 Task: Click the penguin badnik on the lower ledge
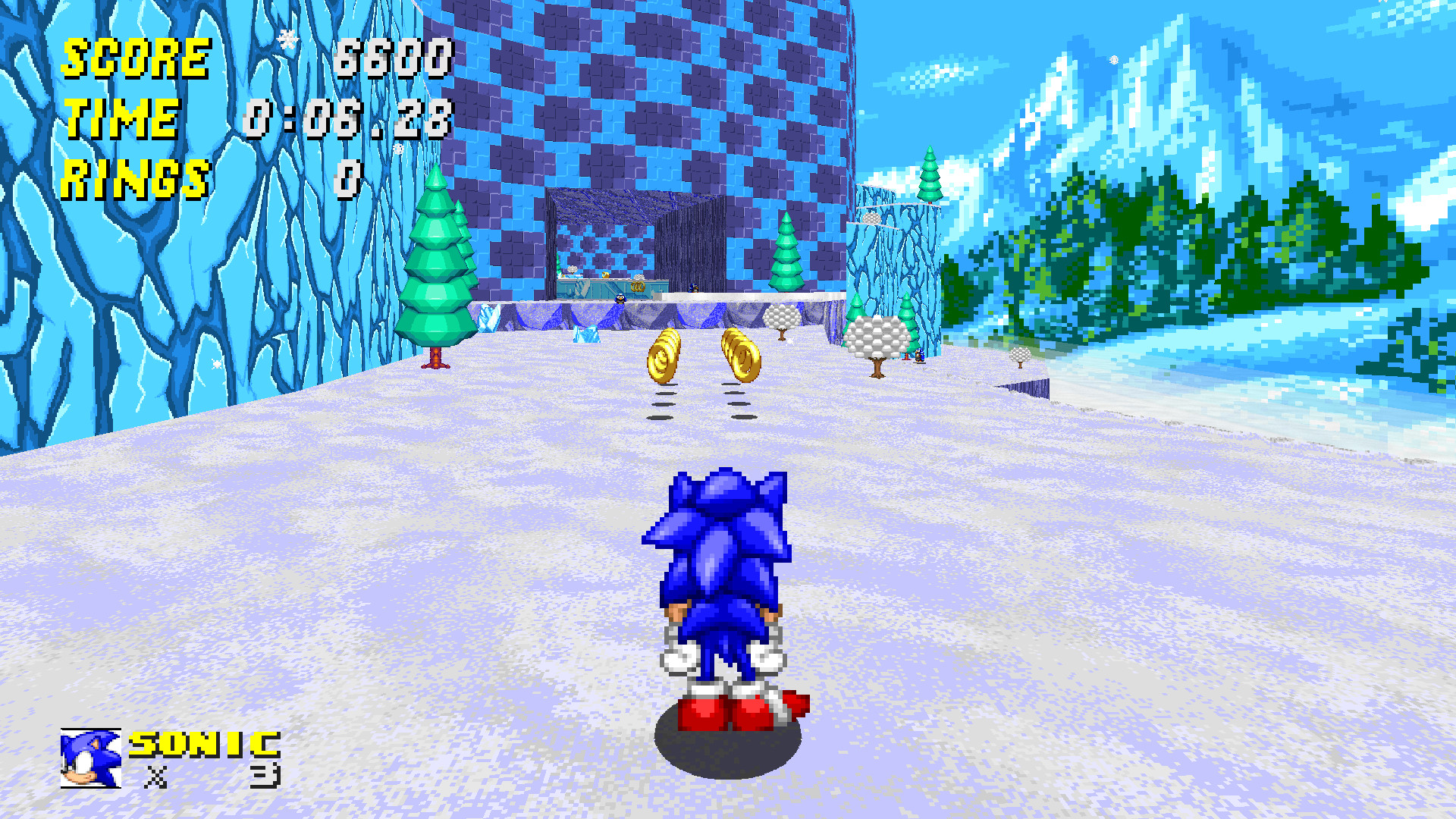tap(620, 299)
